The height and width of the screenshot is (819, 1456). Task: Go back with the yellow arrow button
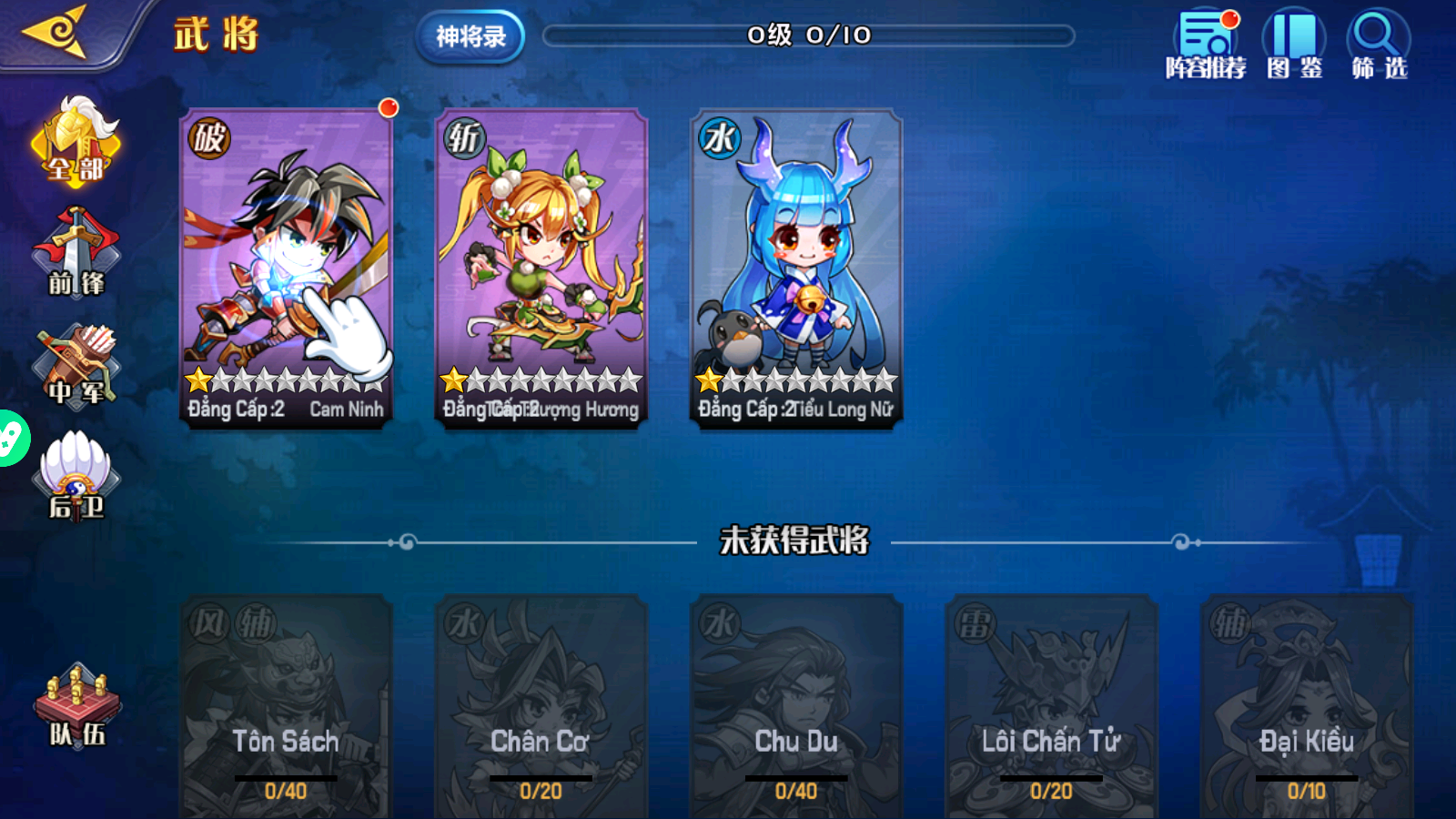(x=56, y=32)
